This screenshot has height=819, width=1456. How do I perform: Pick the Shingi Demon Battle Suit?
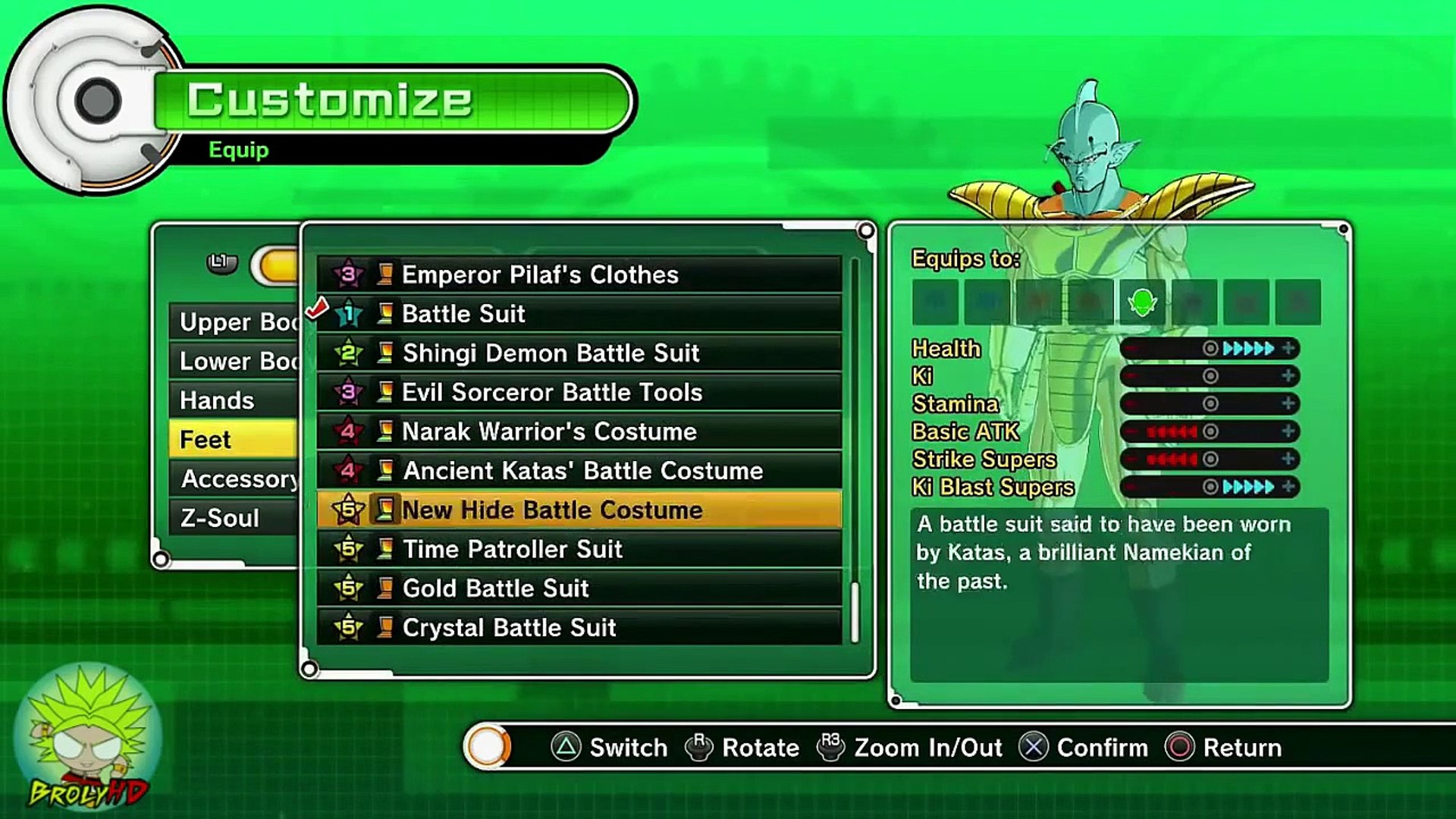(579, 353)
